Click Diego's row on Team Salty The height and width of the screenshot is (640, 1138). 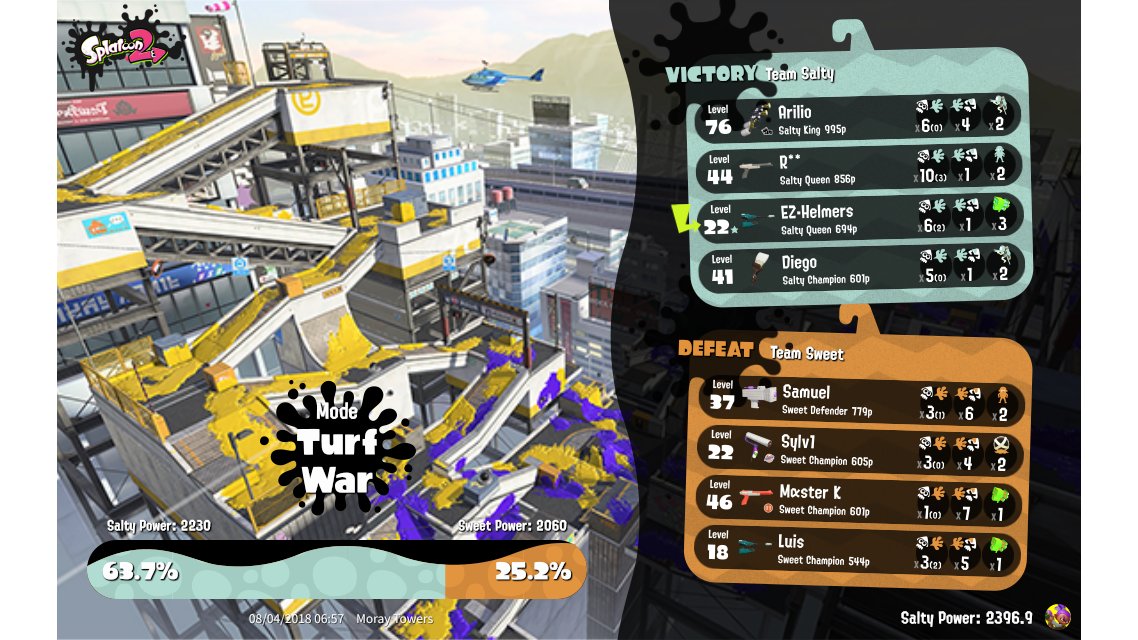coord(860,270)
